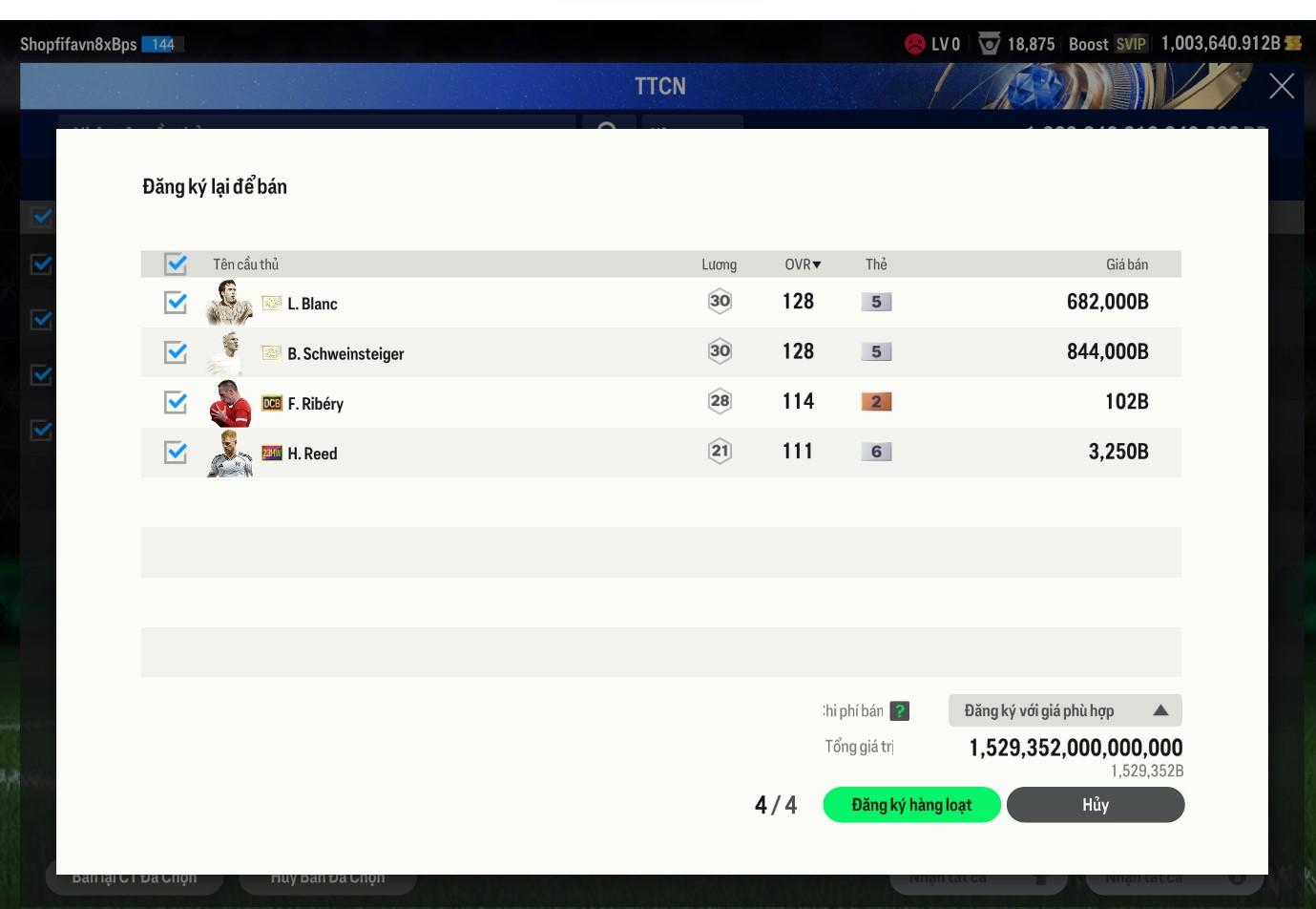Choose the B. Schweinsteiger player entry

tap(345, 354)
